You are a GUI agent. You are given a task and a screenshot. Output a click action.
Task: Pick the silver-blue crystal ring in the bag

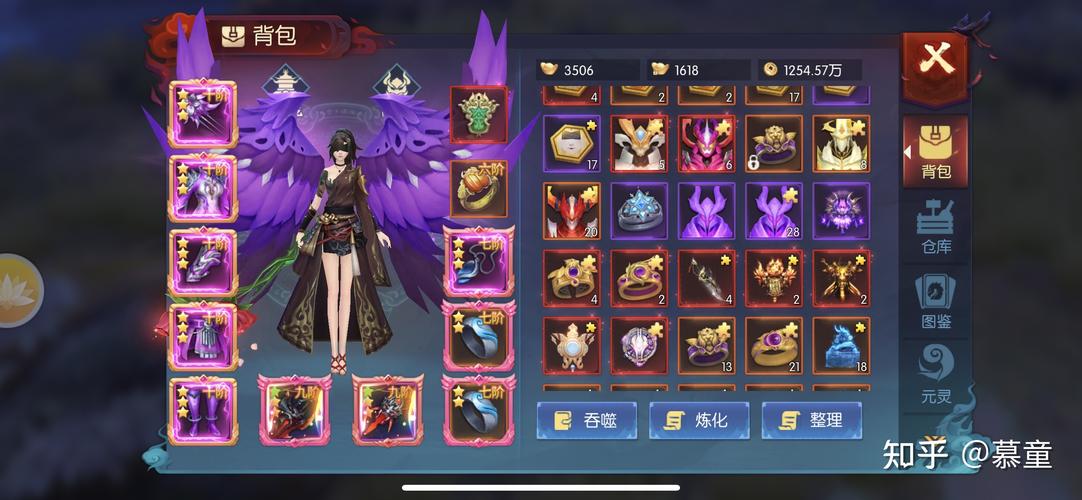click(x=639, y=211)
